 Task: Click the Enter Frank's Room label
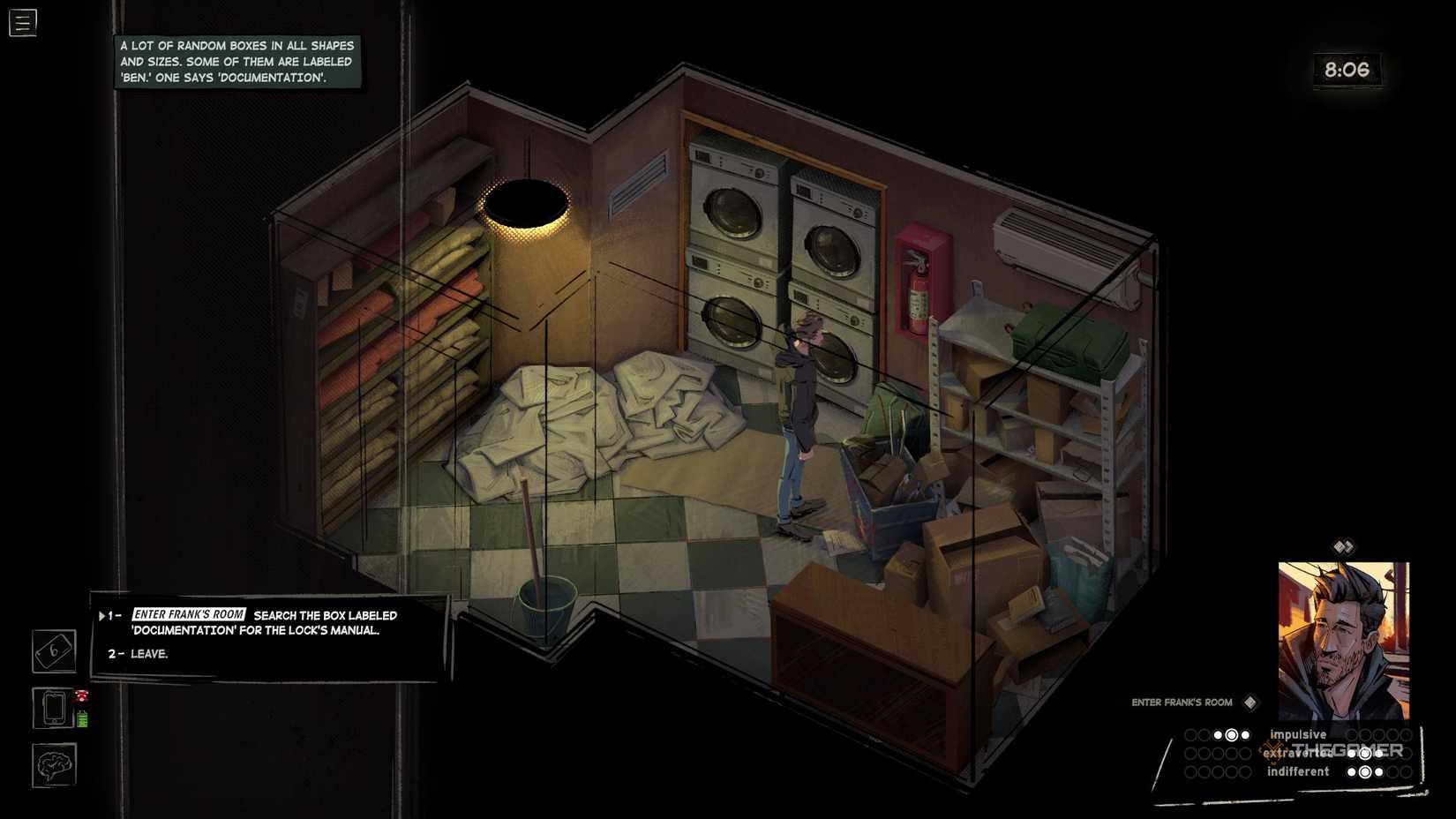(1181, 703)
